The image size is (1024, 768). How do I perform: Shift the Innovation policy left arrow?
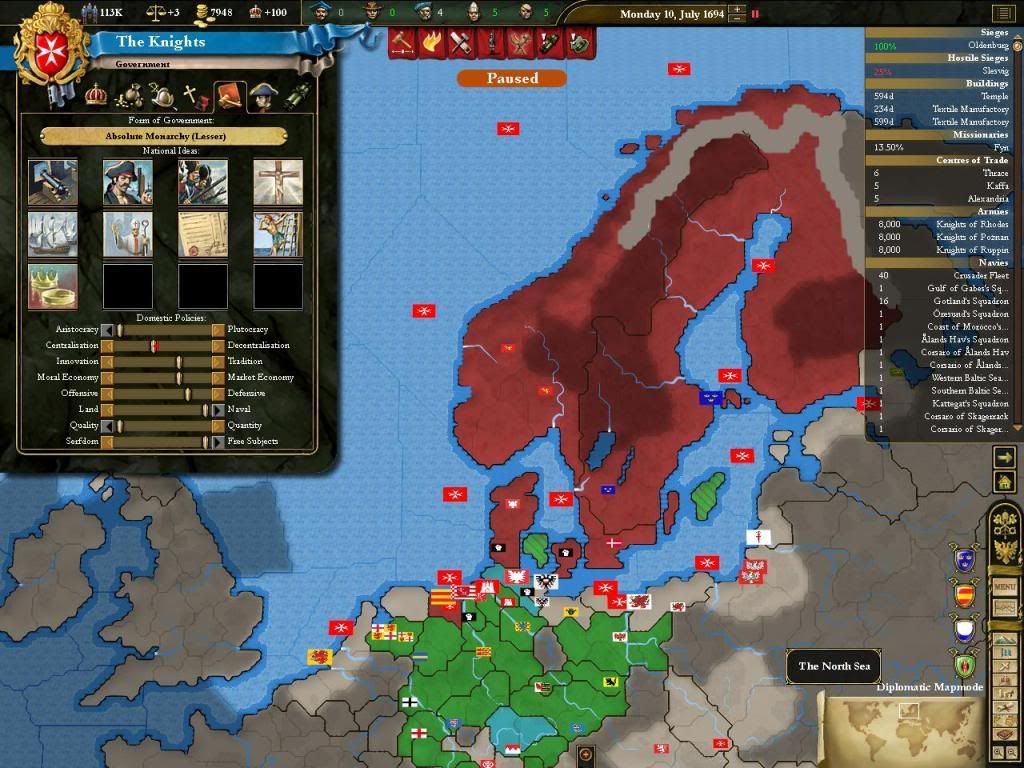pyautogui.click(x=107, y=362)
